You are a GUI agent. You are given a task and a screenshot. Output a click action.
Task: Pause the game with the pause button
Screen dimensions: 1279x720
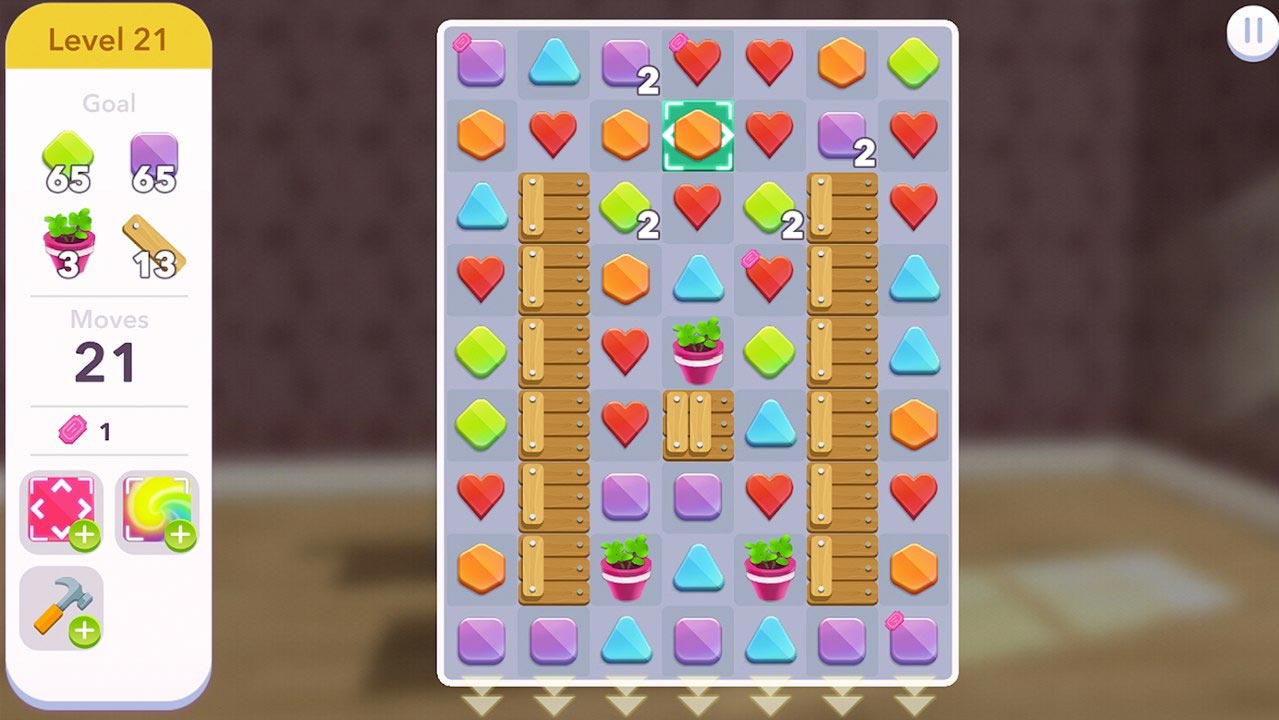point(1252,32)
